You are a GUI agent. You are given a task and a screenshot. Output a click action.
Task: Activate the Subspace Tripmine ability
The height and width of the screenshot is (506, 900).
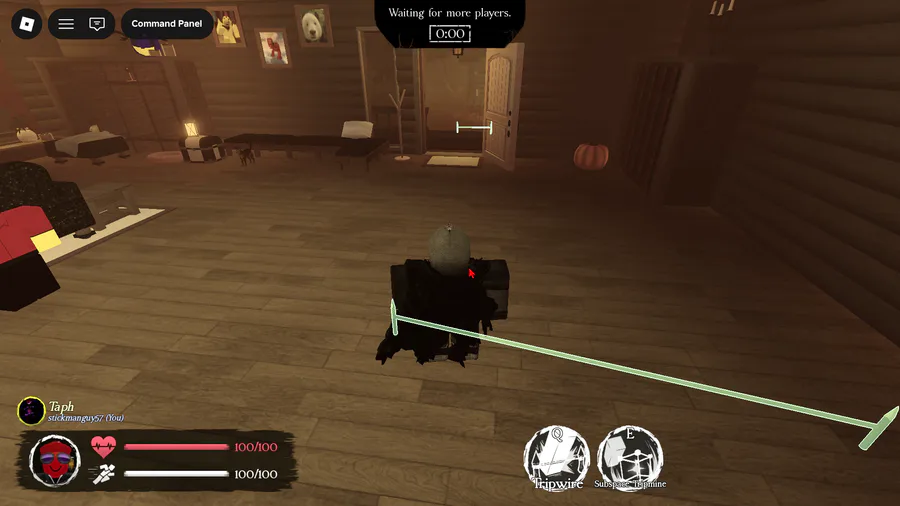coord(630,458)
